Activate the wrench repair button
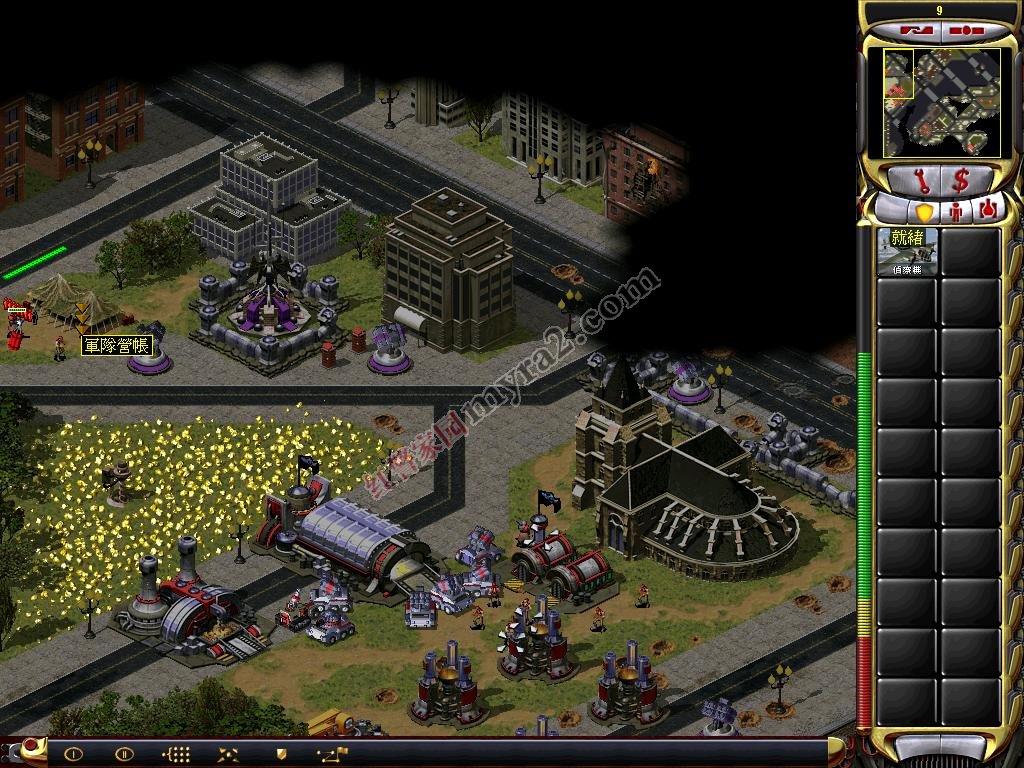 pos(915,181)
